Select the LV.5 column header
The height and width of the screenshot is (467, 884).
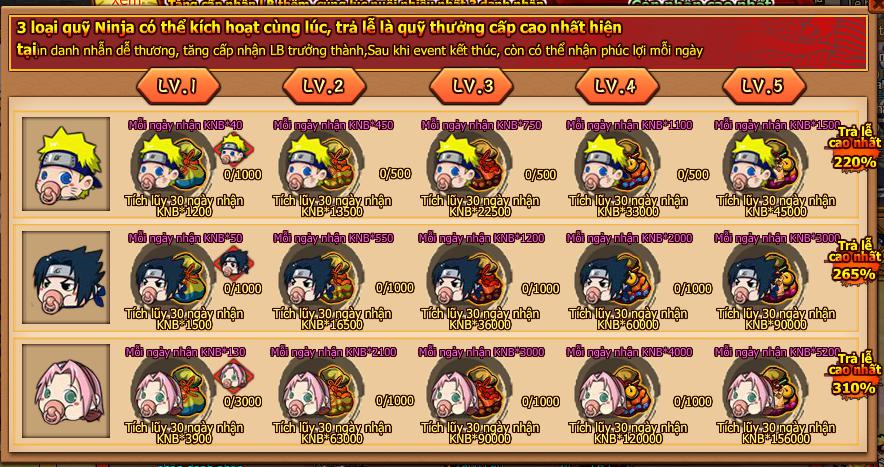click(762, 86)
